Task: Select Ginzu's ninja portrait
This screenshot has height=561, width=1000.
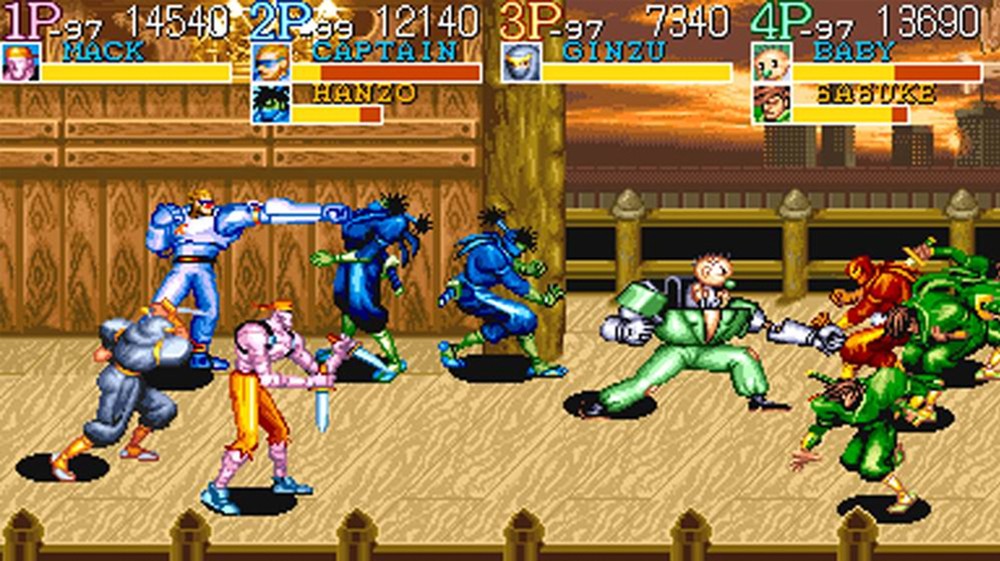Action: coord(520,62)
